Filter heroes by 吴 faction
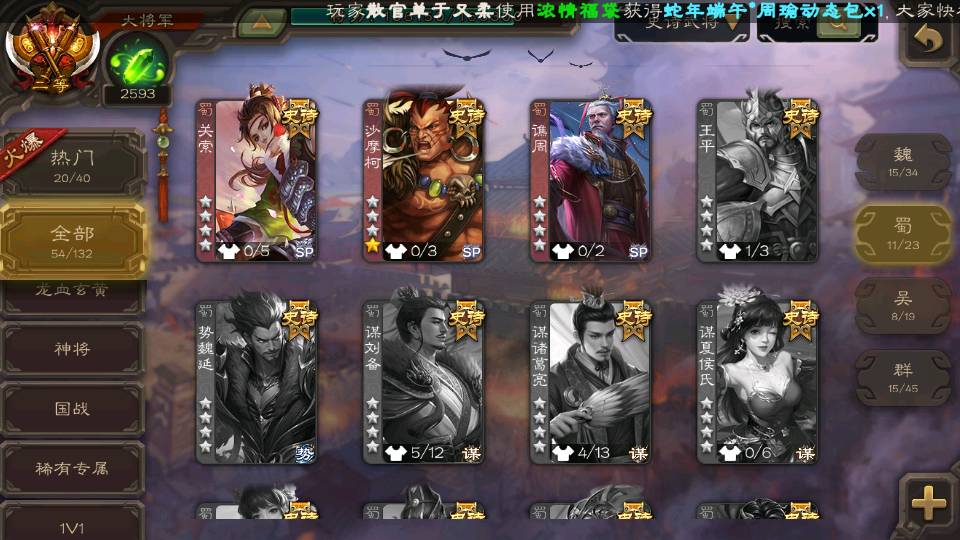The width and height of the screenshot is (960, 540). (x=902, y=305)
